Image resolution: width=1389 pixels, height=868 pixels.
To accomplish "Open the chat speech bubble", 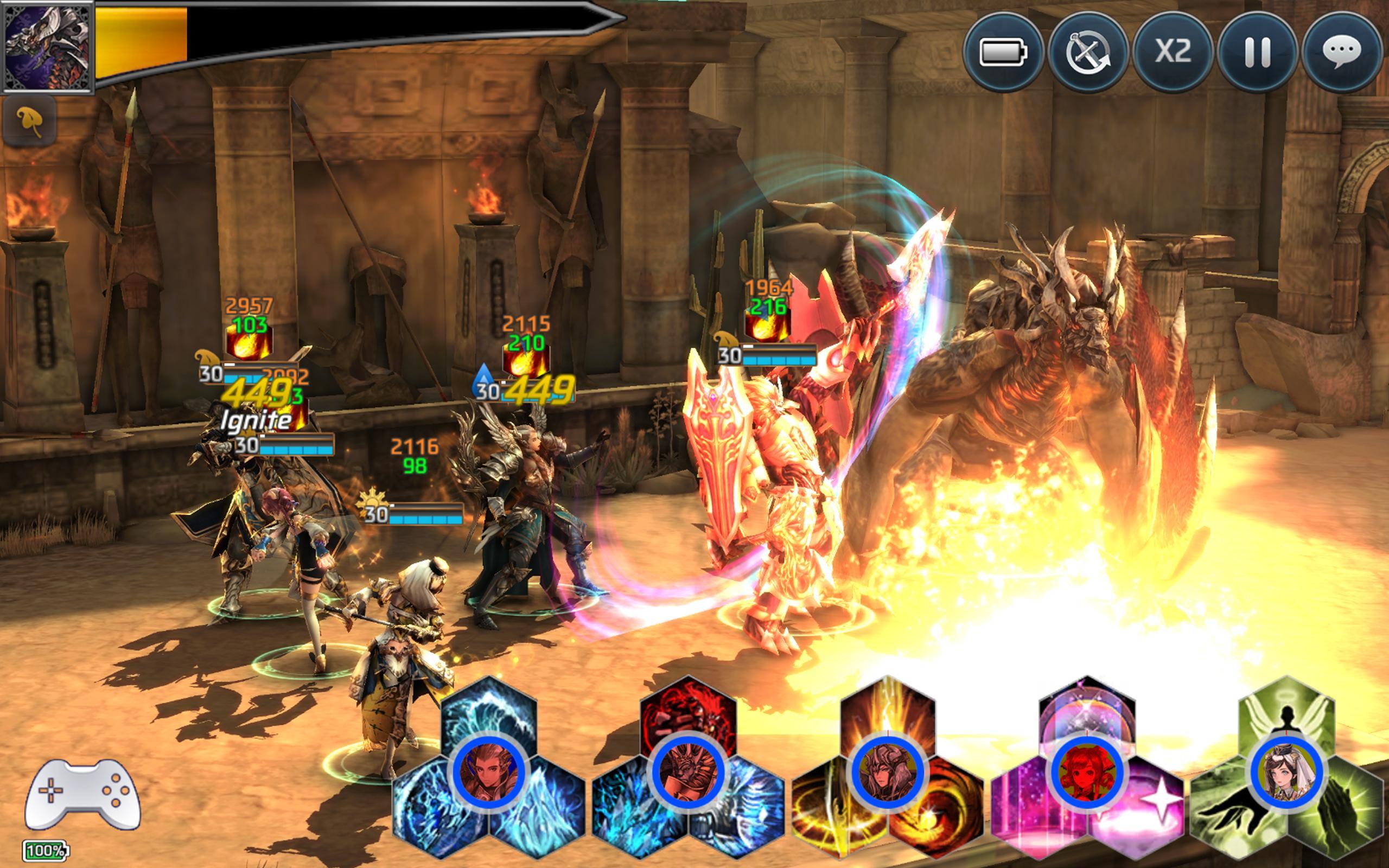I will [1341, 52].
